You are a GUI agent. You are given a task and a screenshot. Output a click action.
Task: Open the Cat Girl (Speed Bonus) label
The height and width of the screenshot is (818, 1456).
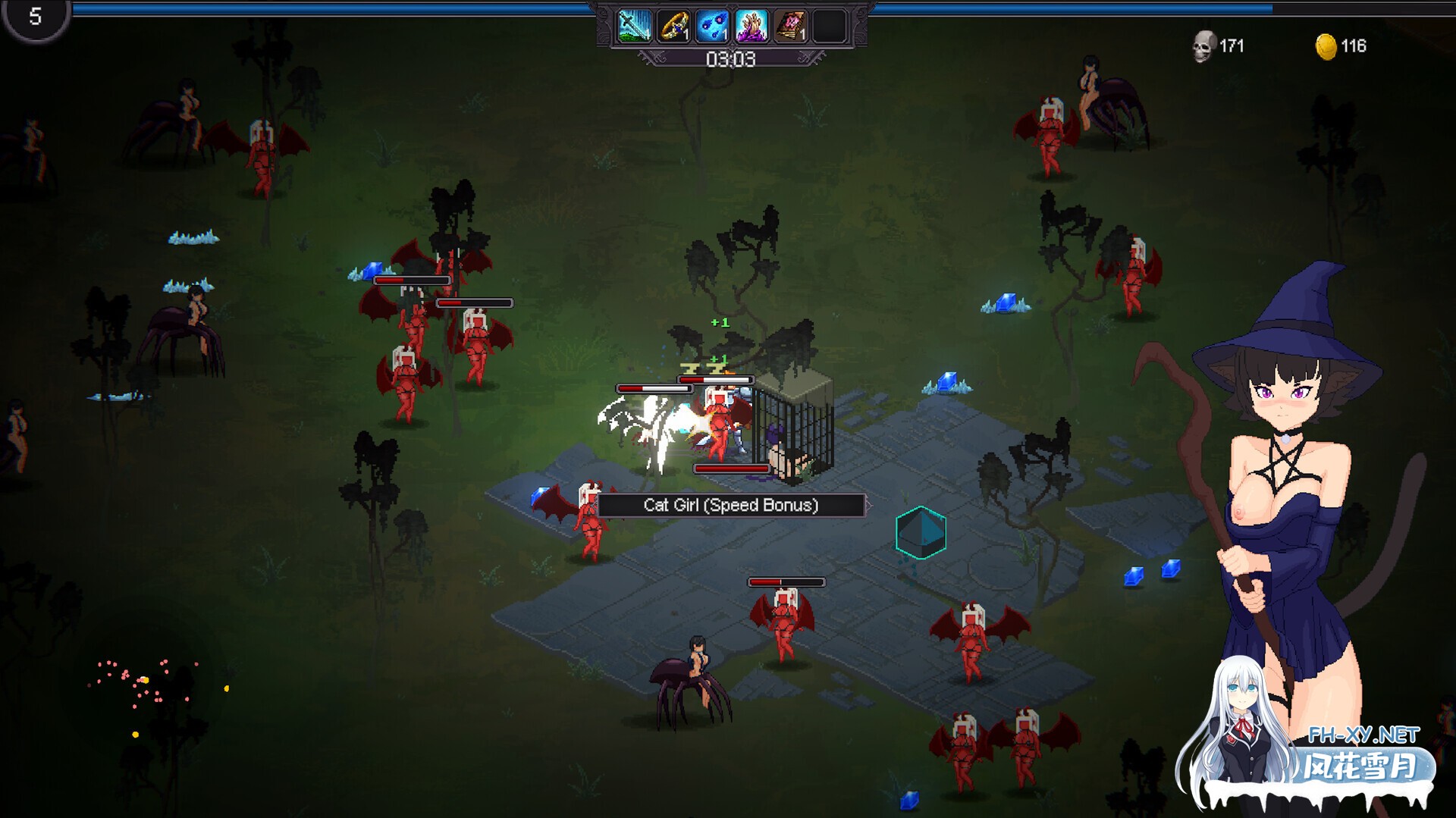(731, 506)
